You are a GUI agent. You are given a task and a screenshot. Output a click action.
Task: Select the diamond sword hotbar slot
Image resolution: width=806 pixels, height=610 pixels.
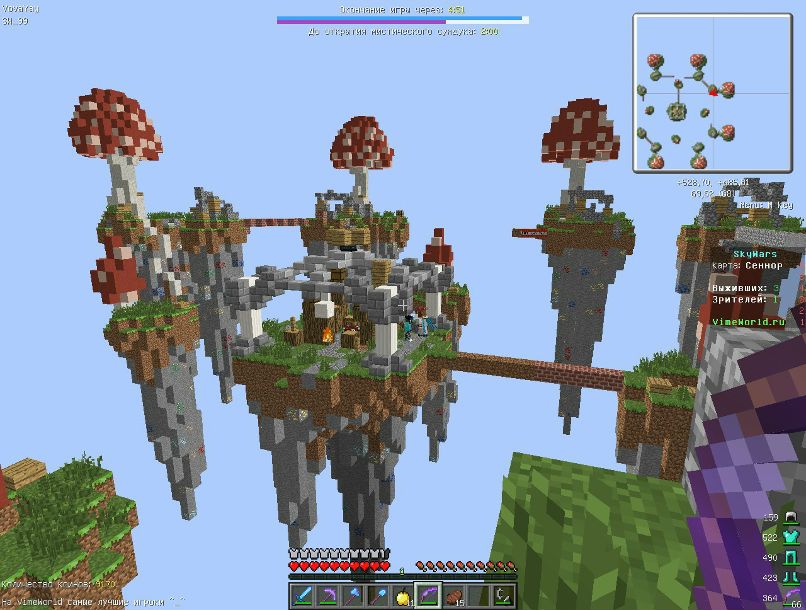(302, 595)
